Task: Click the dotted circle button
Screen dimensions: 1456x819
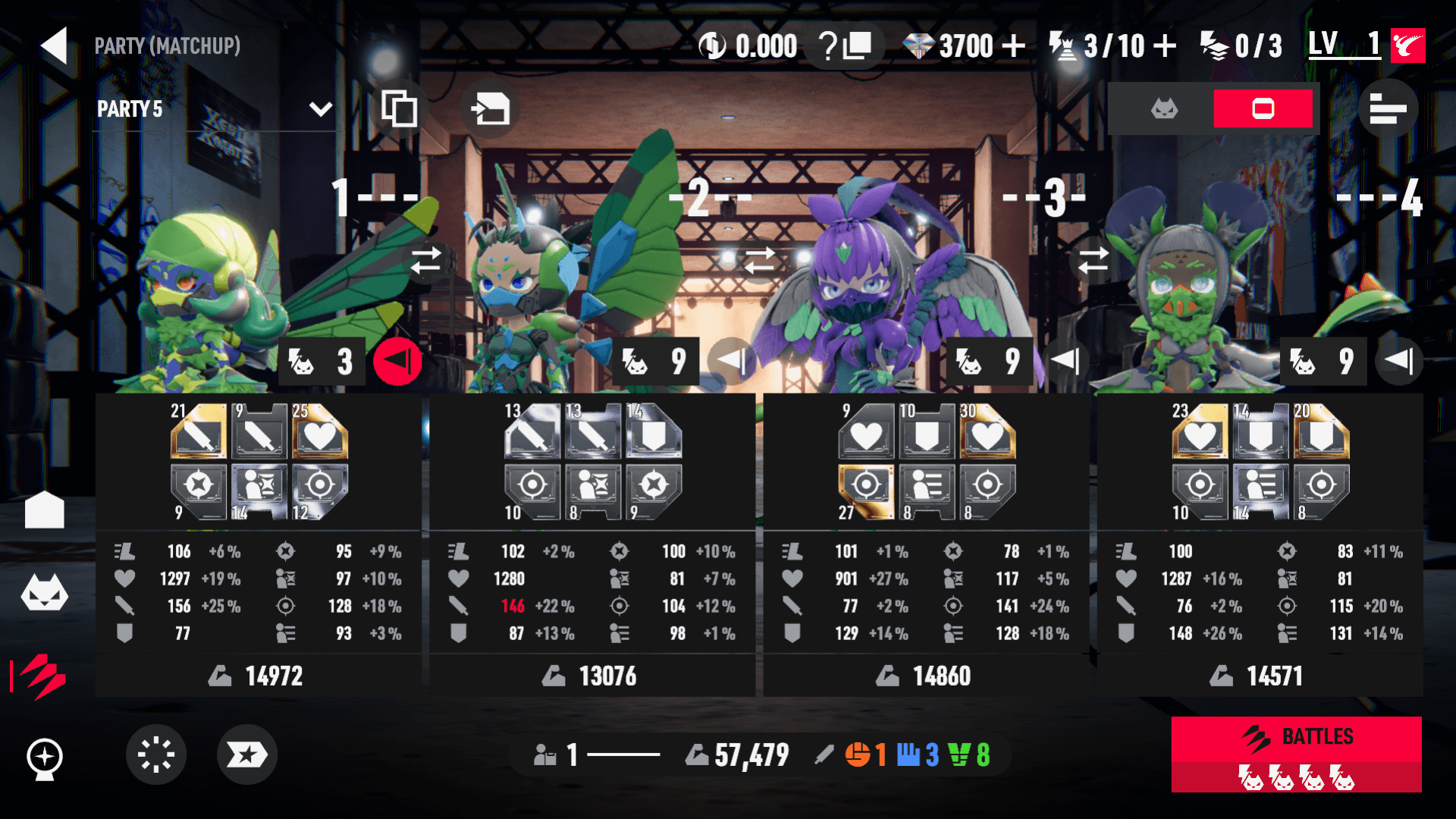Action: tap(156, 755)
